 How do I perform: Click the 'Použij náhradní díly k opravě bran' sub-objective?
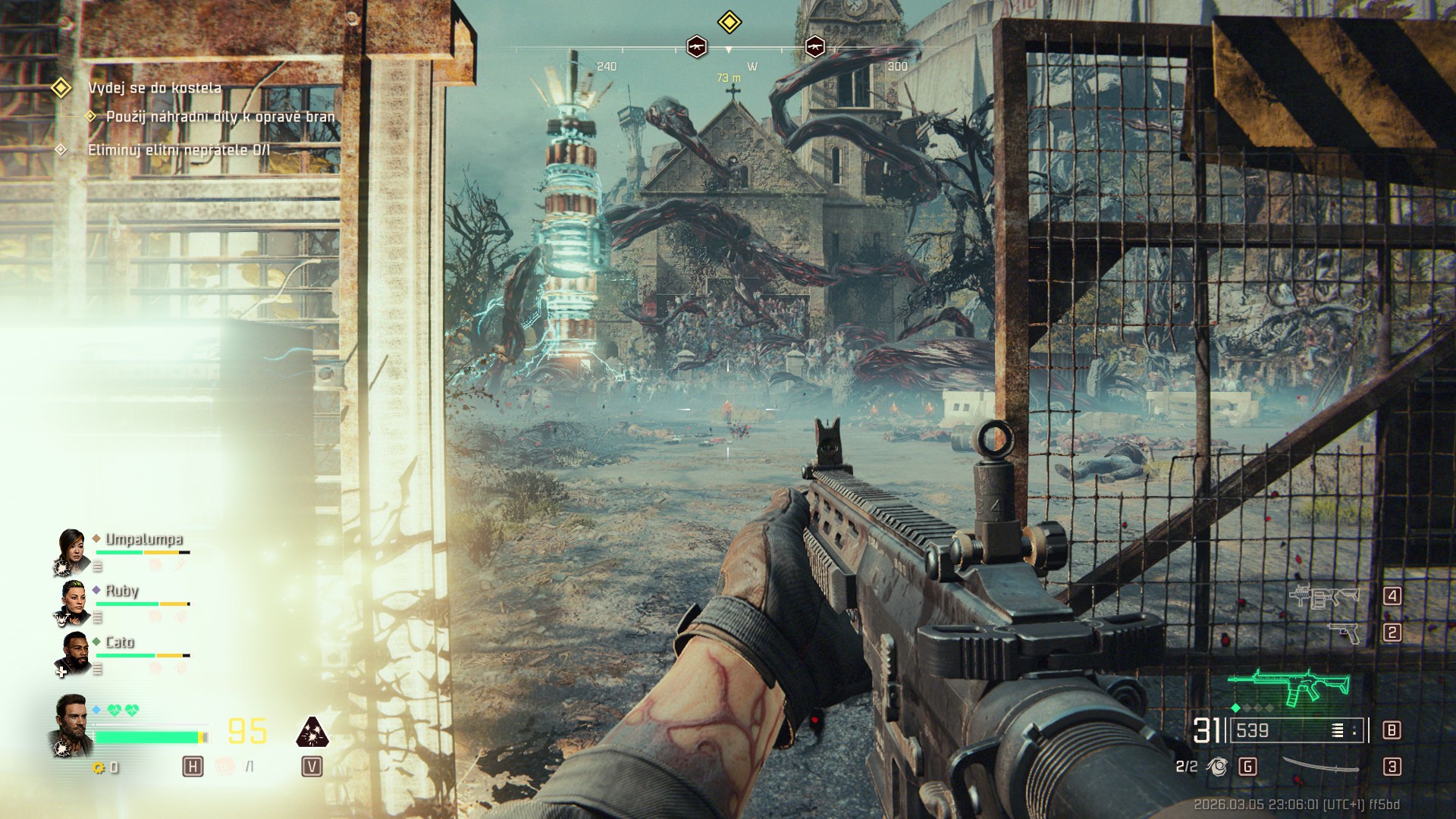(220, 117)
